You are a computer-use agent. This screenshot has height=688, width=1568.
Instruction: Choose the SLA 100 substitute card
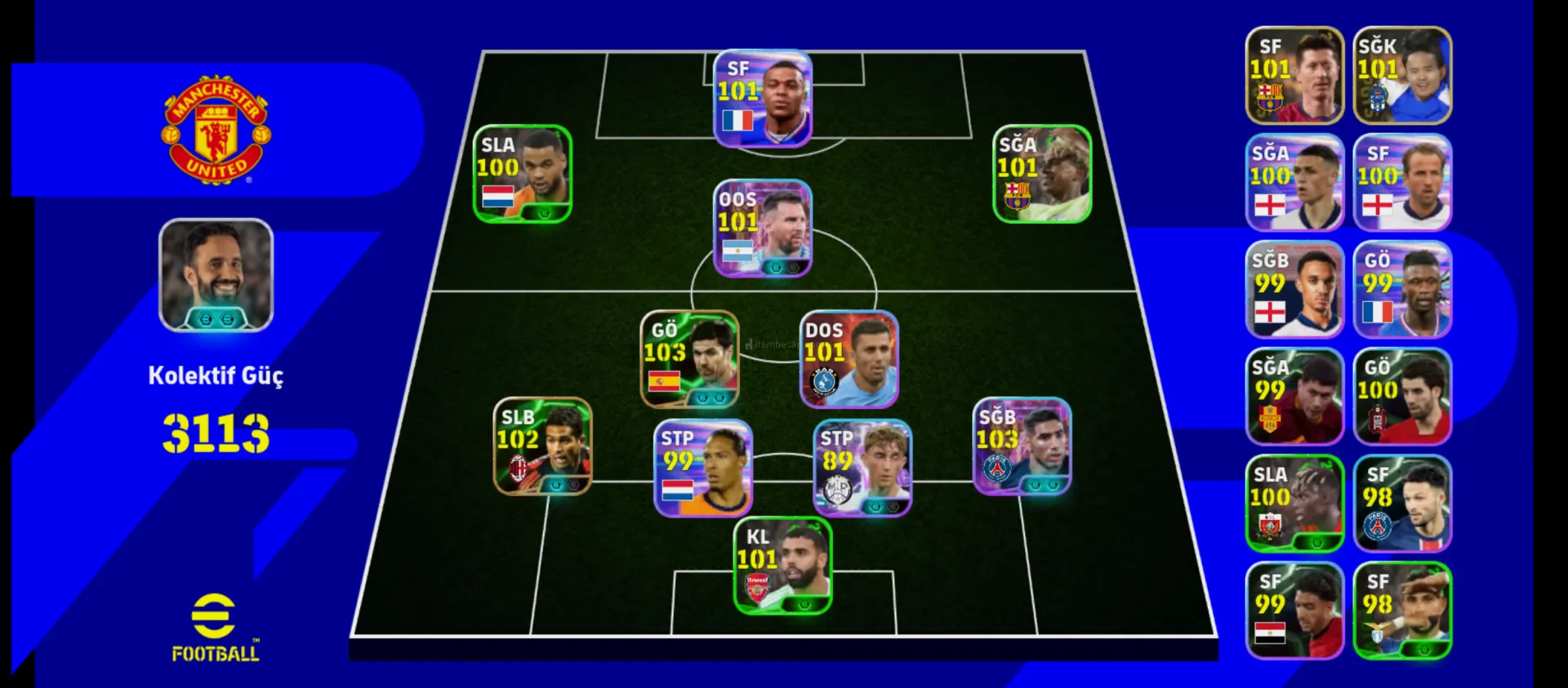pyautogui.click(x=1294, y=504)
